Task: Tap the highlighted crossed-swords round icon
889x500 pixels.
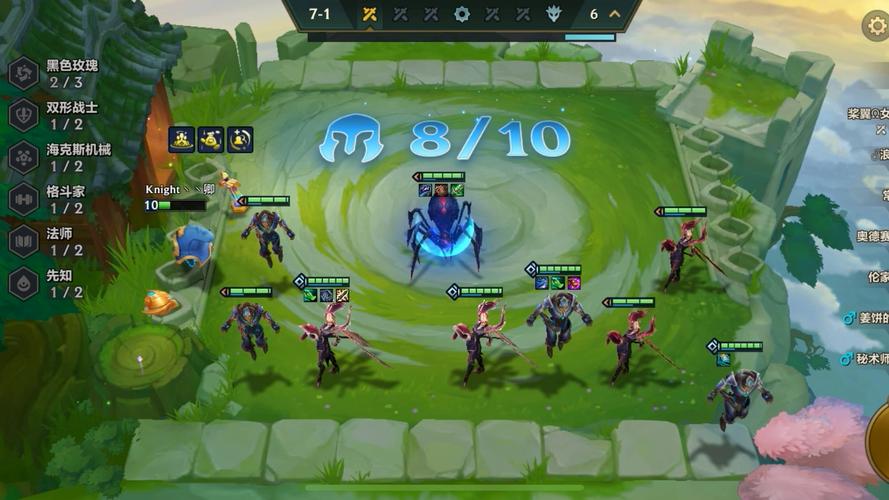Action: [369, 14]
